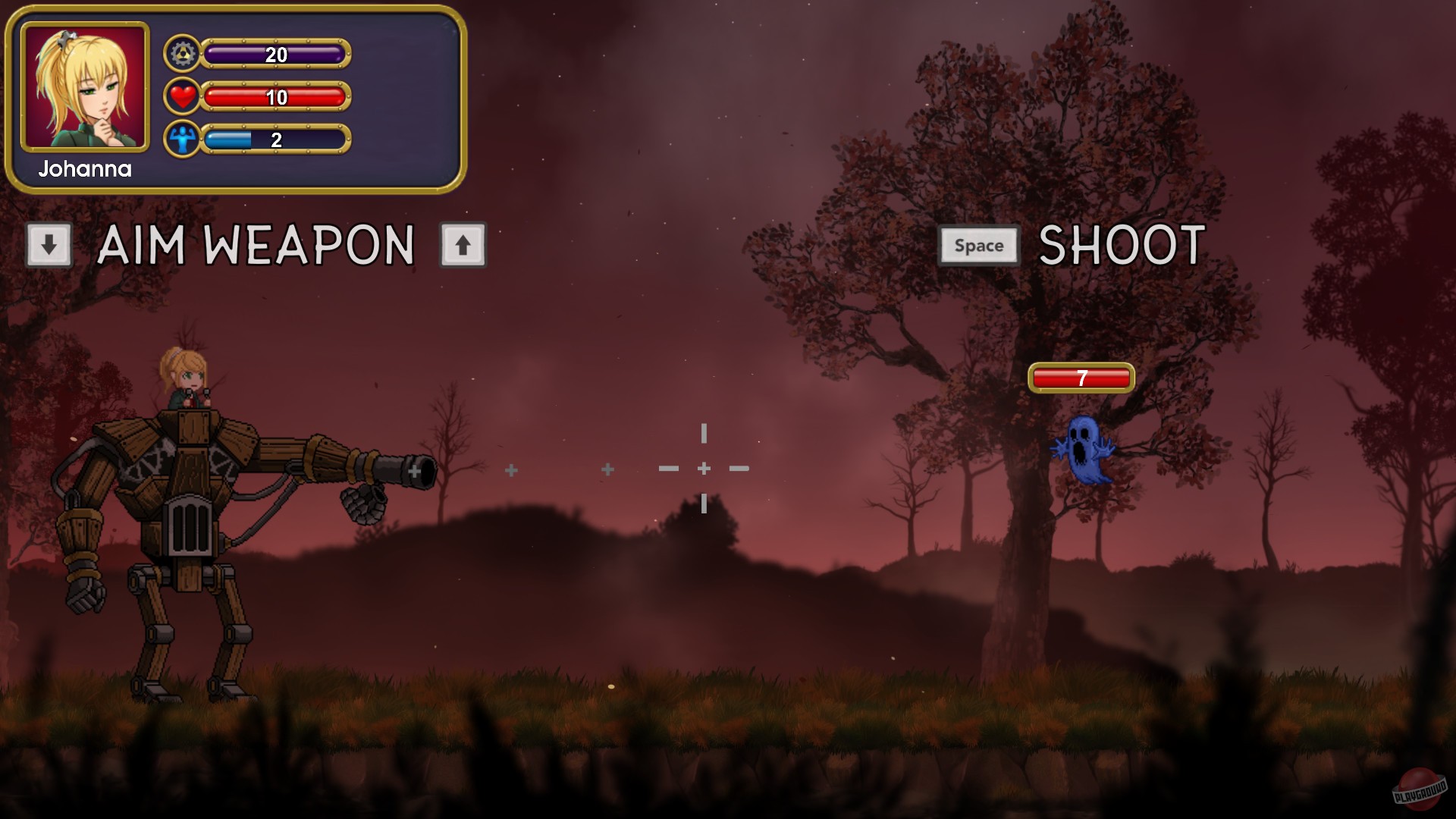Select the gear energy icon beside the purple bar
The height and width of the screenshot is (819, 1456).
pyautogui.click(x=182, y=55)
